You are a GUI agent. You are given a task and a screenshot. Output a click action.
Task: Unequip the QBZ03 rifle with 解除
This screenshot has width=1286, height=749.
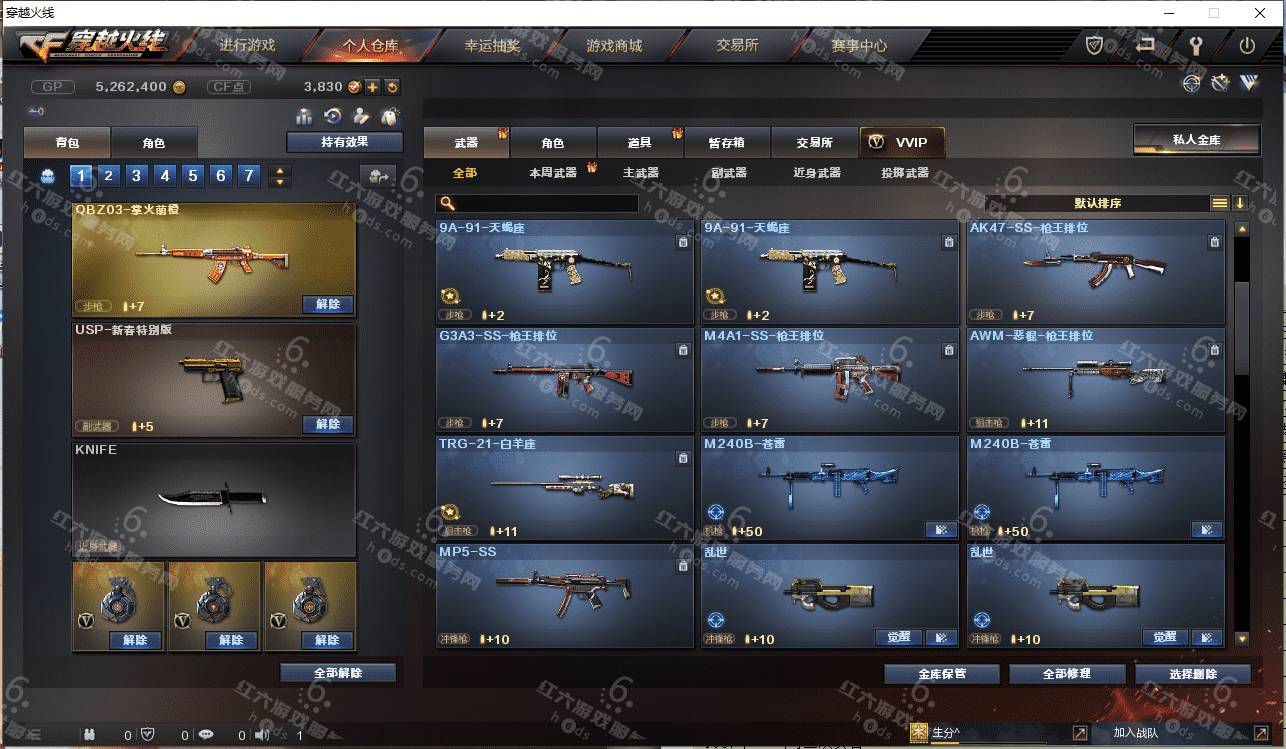pyautogui.click(x=327, y=304)
